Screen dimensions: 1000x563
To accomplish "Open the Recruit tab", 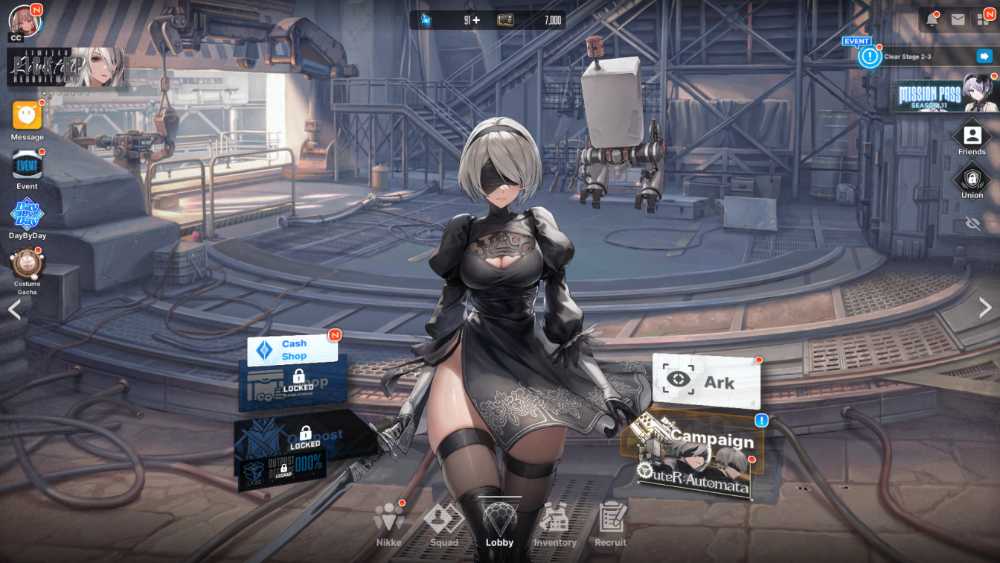I will (610, 522).
